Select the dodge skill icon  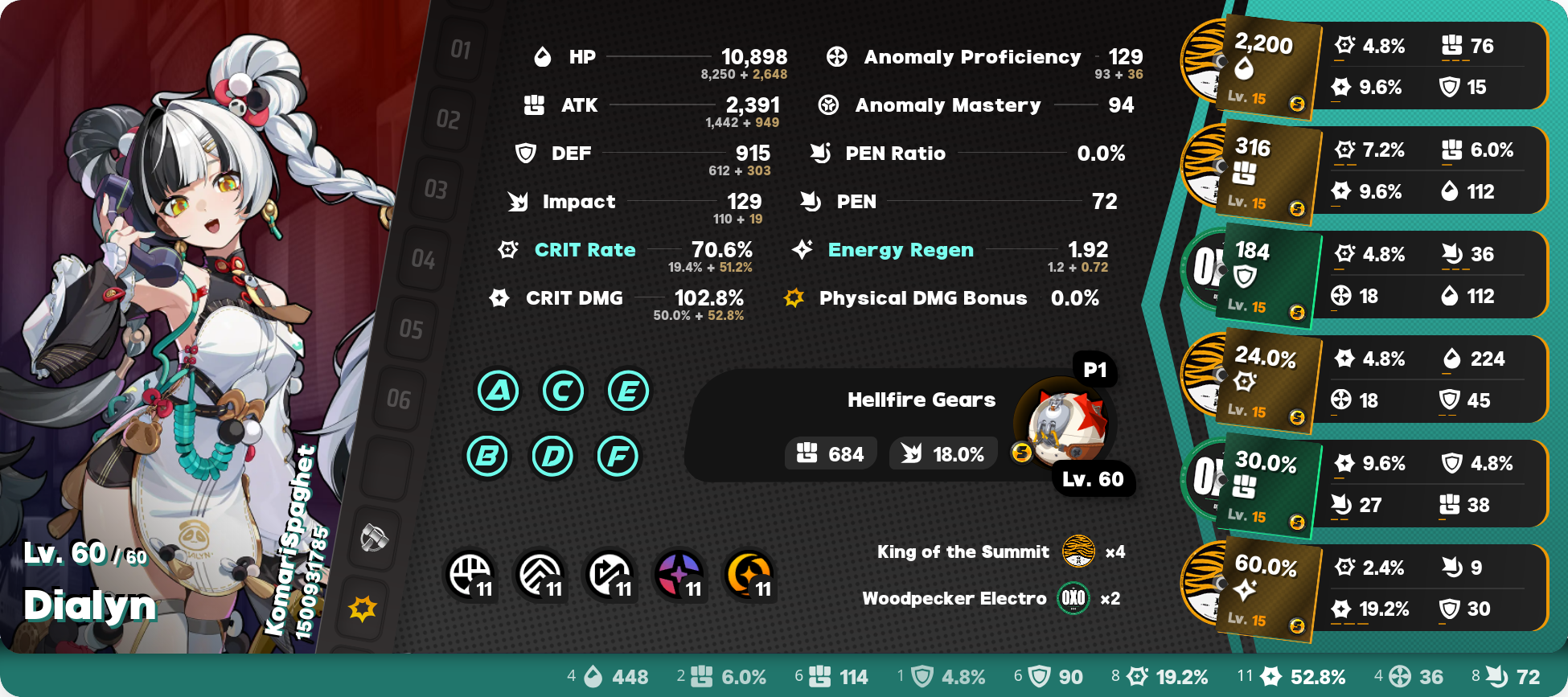tap(540, 575)
